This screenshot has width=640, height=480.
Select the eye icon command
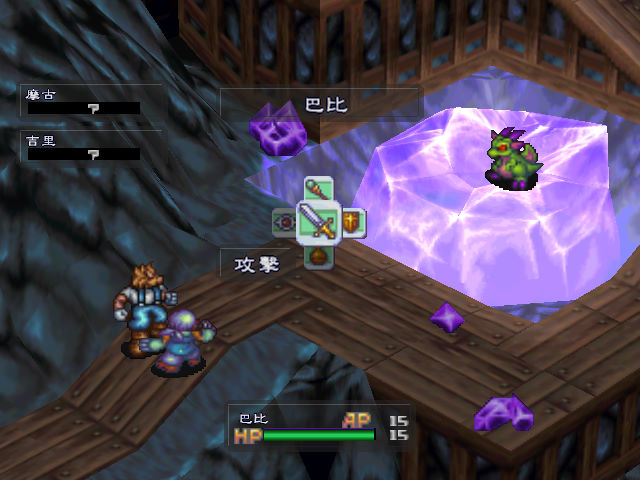tap(286, 221)
